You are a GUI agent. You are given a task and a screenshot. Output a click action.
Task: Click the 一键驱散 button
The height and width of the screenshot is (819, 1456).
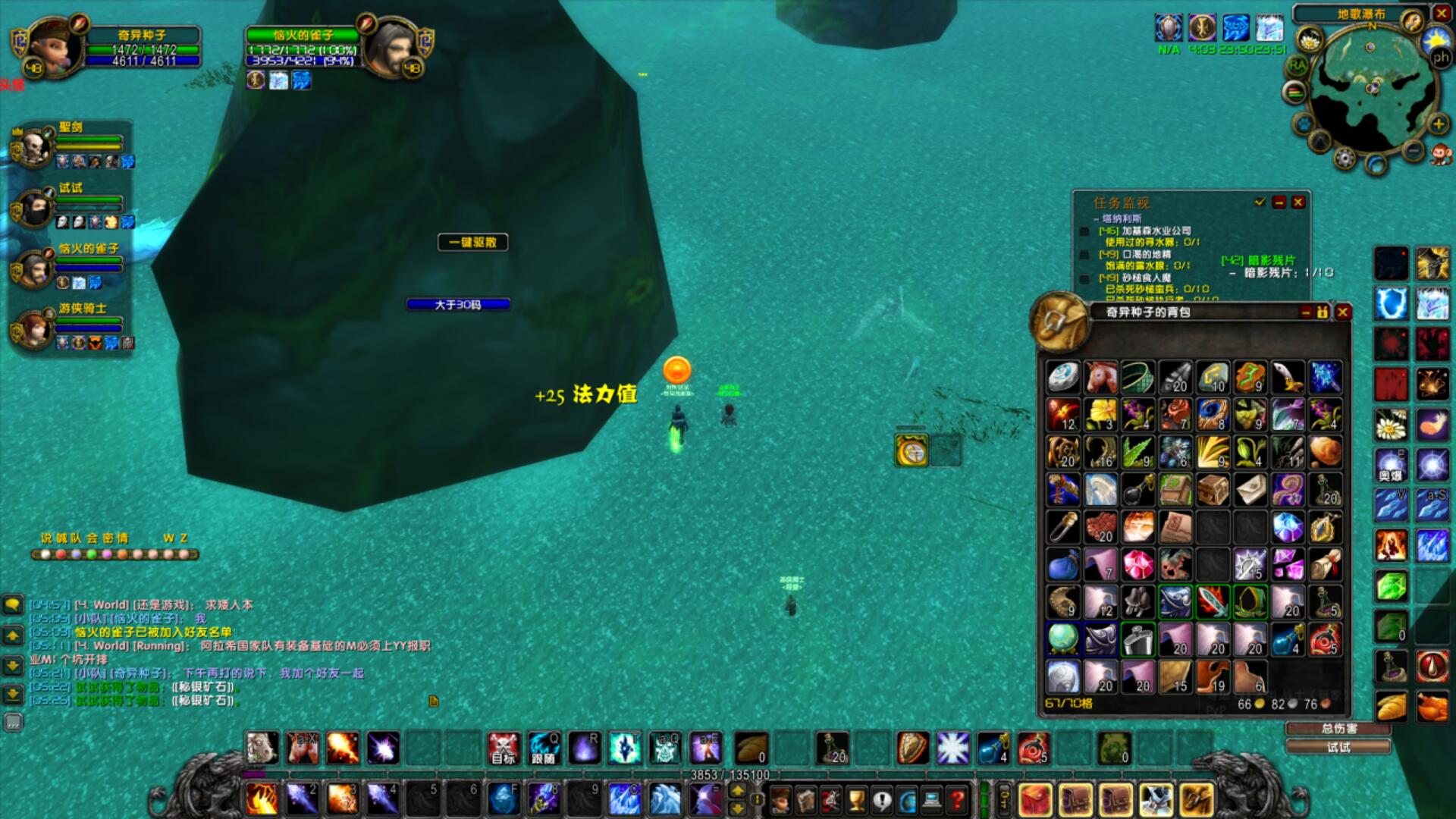472,242
